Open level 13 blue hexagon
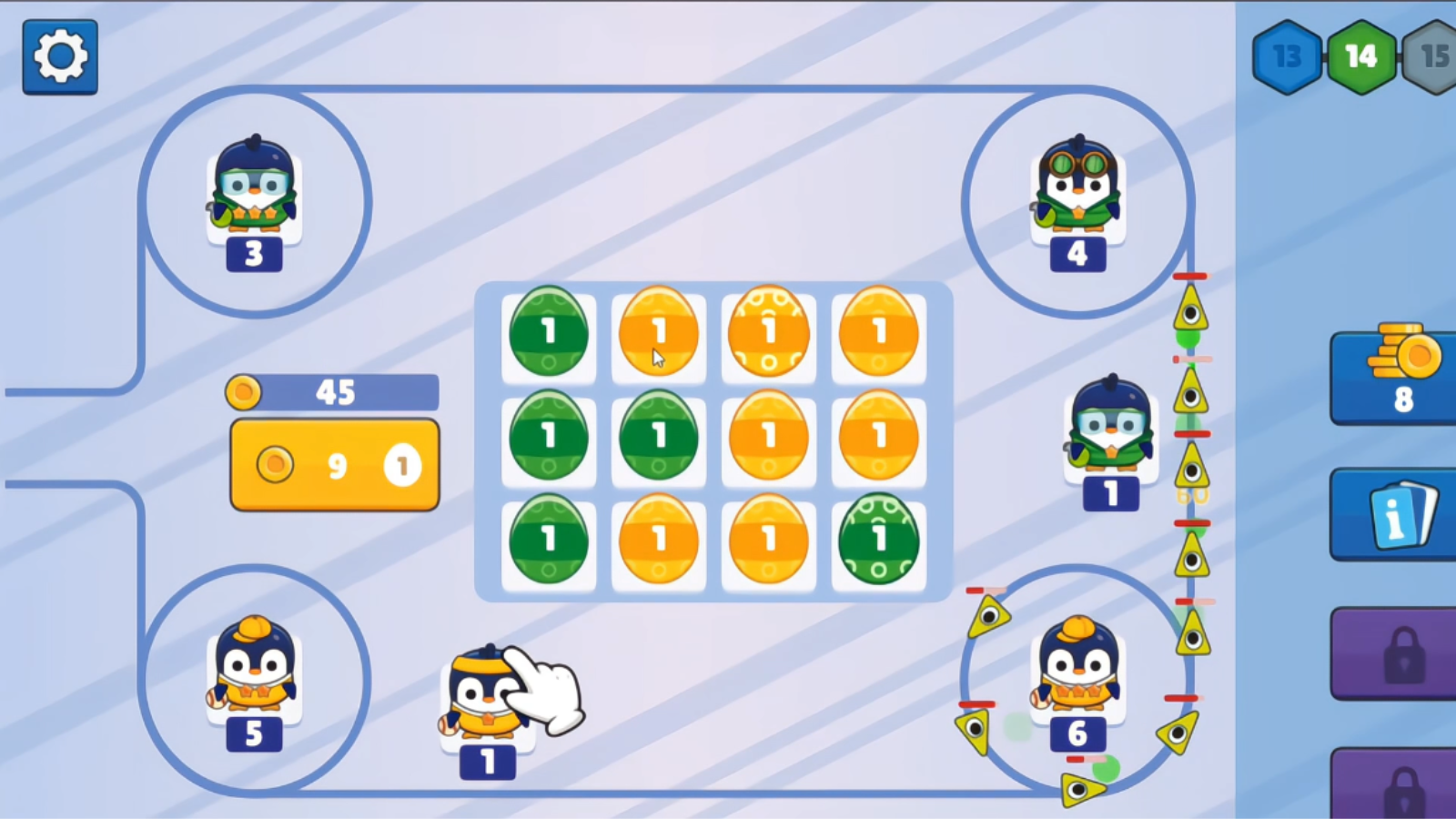1456x819 pixels. 1286,55
